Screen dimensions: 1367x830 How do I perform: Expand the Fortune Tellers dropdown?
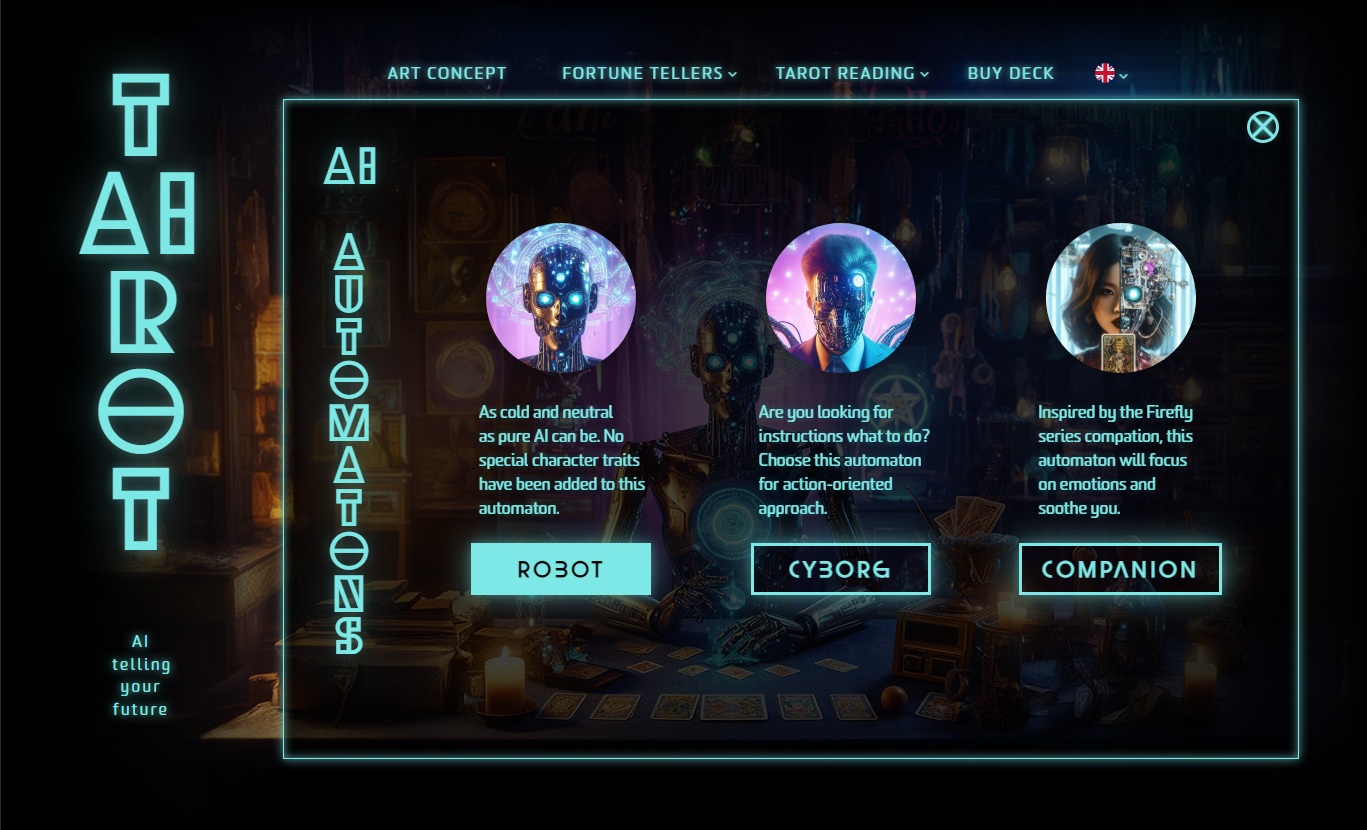click(x=649, y=73)
